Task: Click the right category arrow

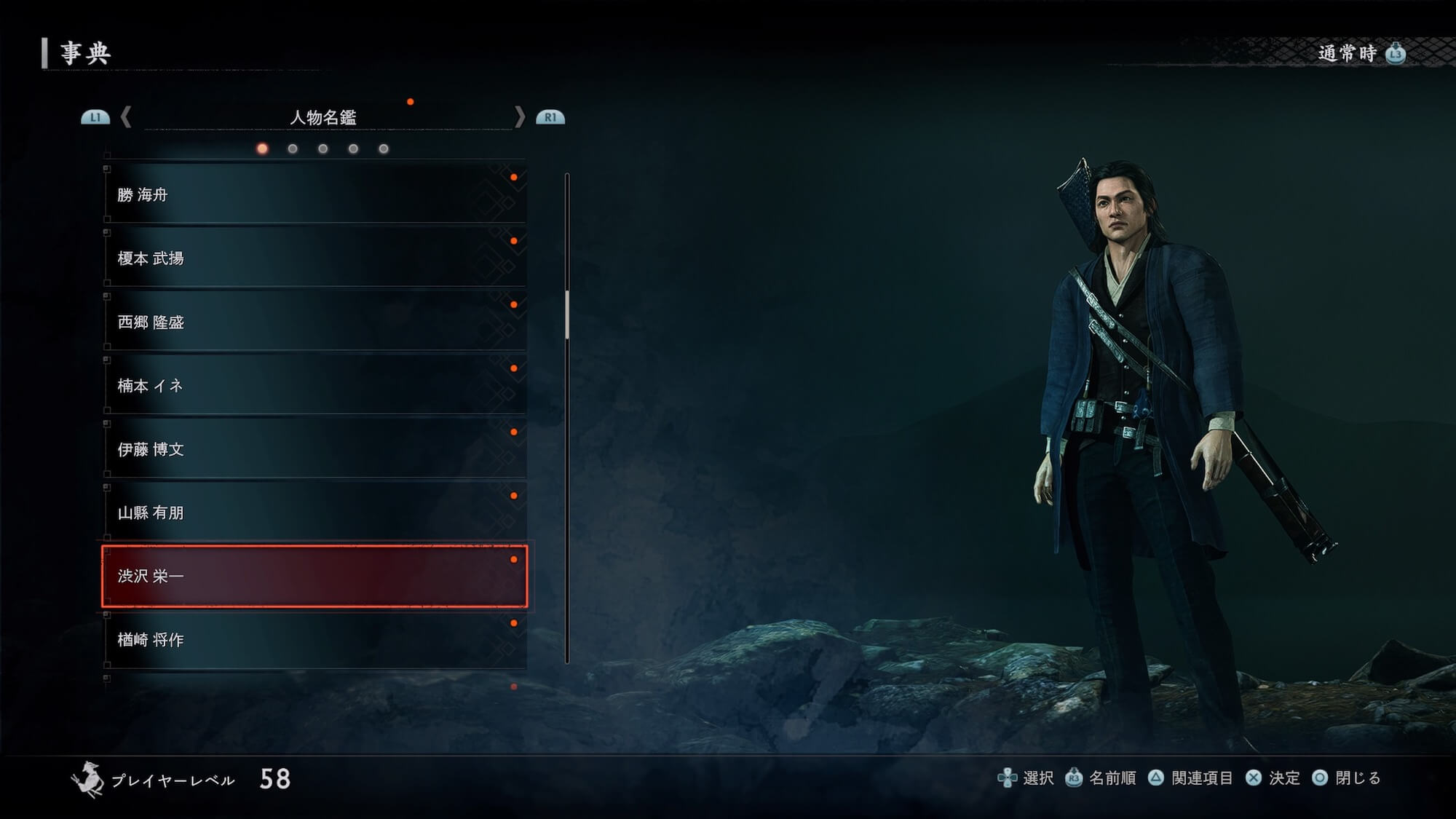Action: click(519, 116)
